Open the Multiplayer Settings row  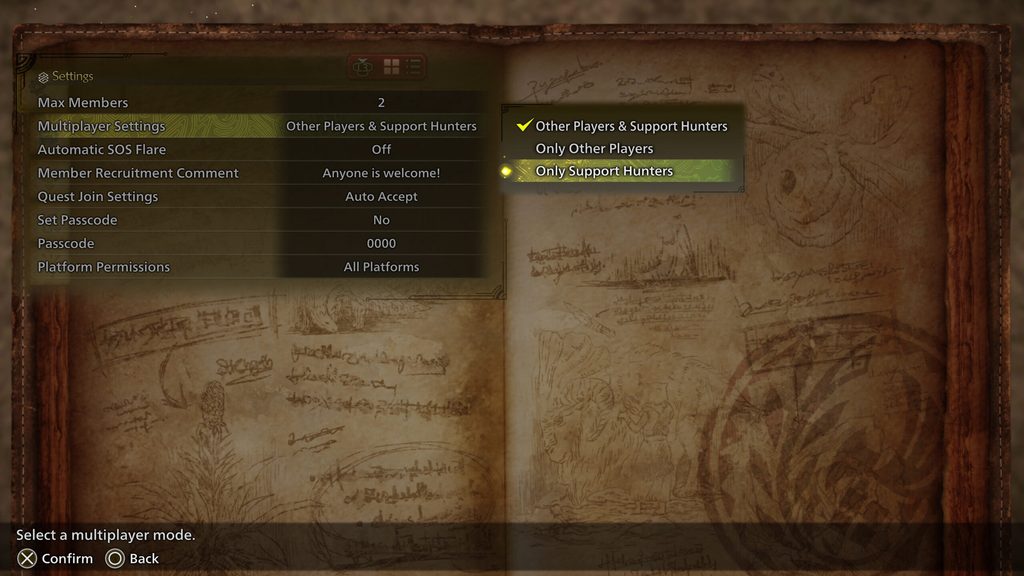258,126
